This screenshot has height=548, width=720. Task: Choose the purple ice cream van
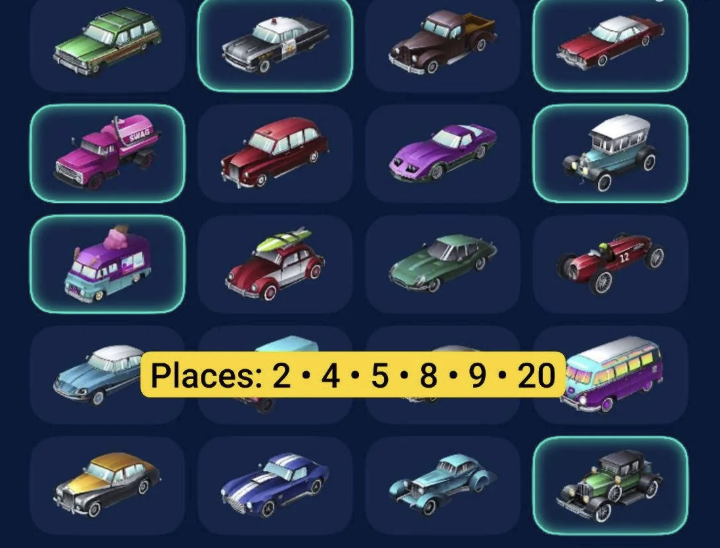click(107, 264)
